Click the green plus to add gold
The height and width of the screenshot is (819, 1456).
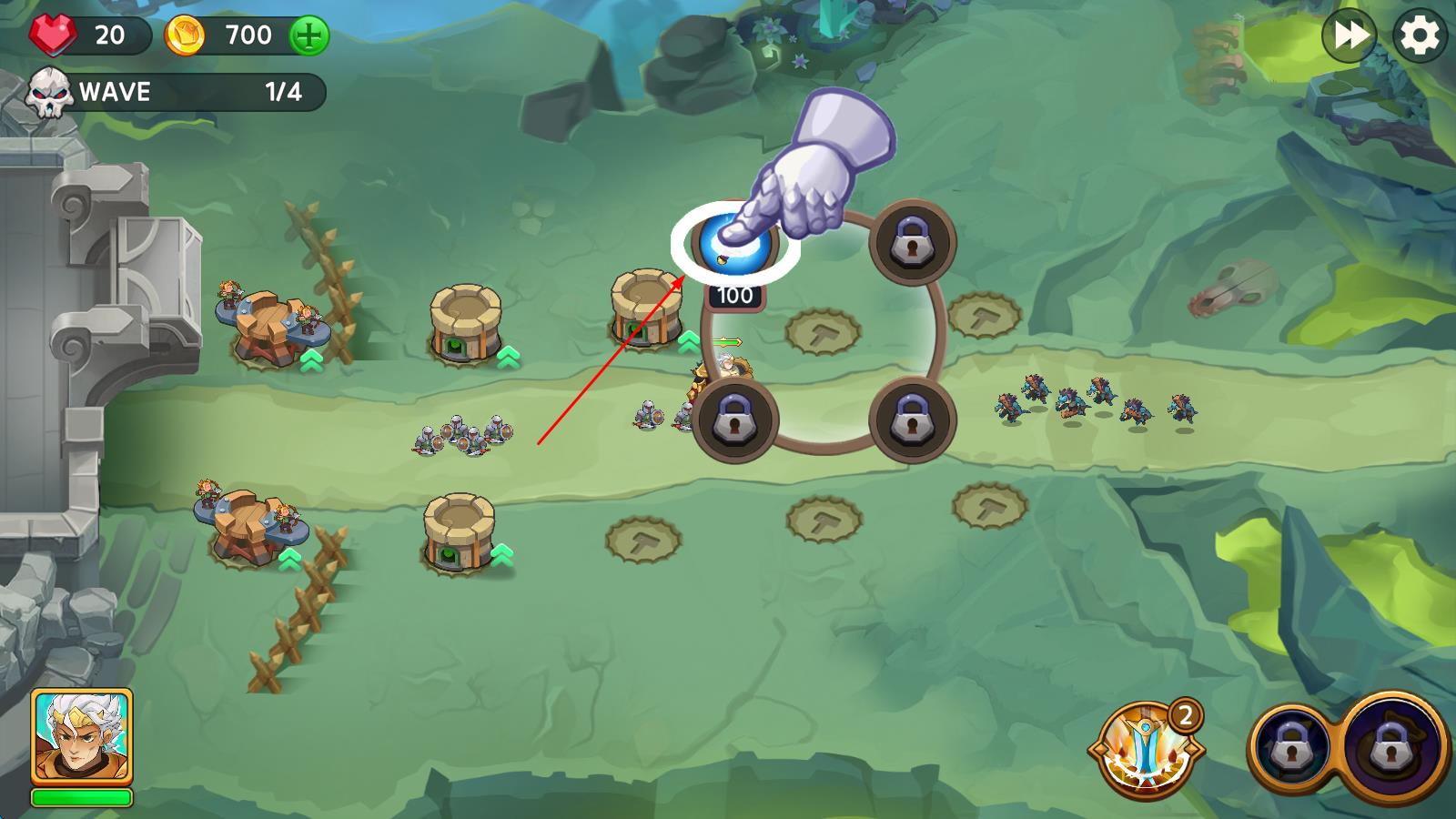click(309, 36)
